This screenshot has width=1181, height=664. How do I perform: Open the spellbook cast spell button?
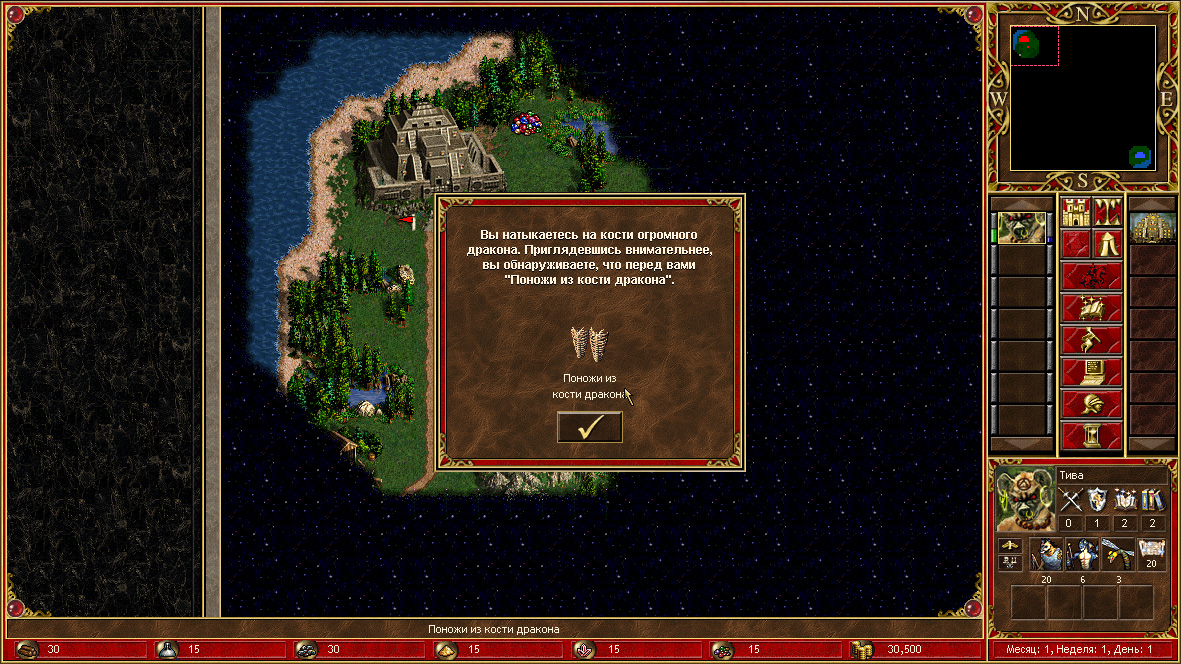point(1091,307)
